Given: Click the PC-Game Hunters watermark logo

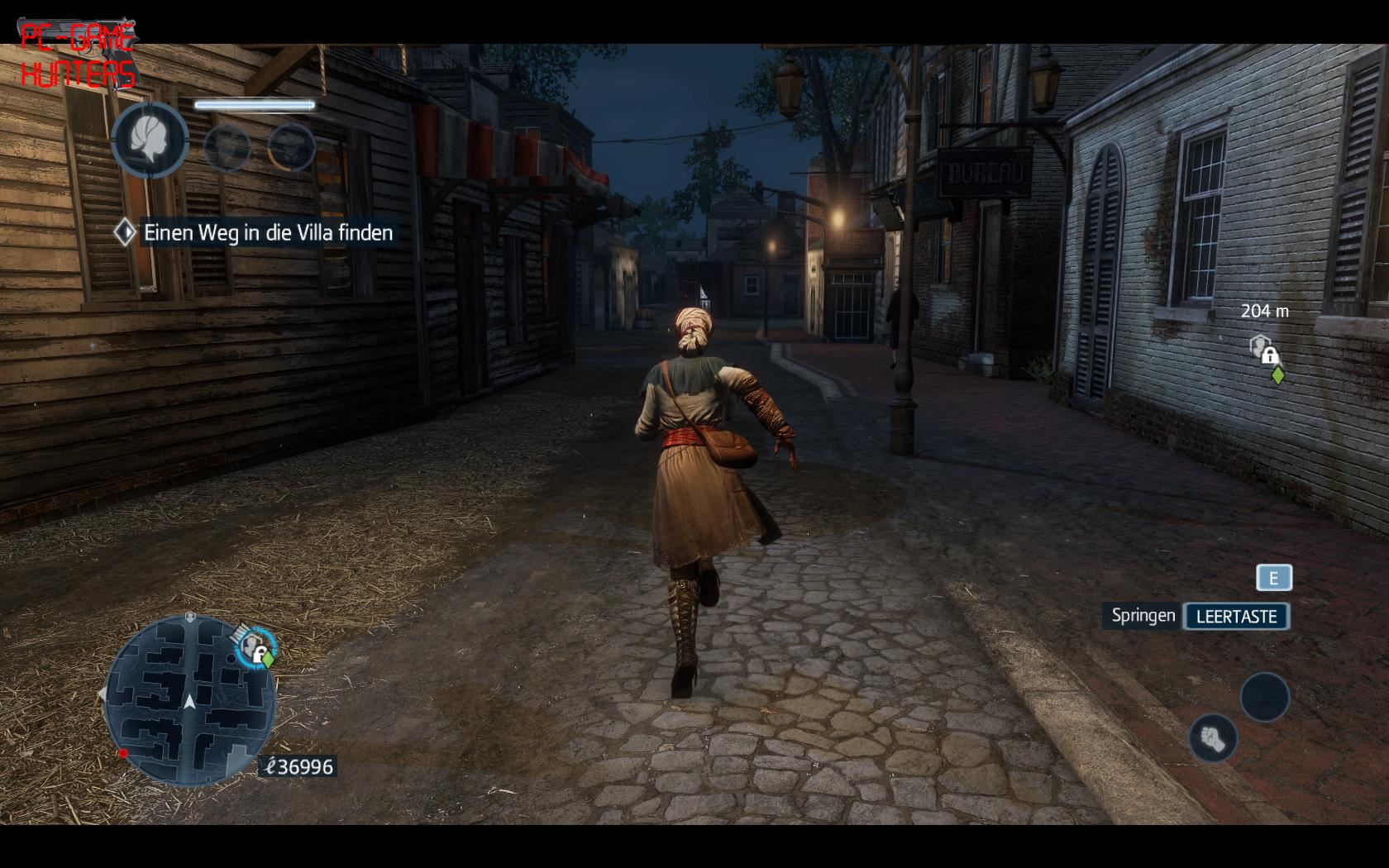Looking at the screenshot, I should tap(77, 55).
